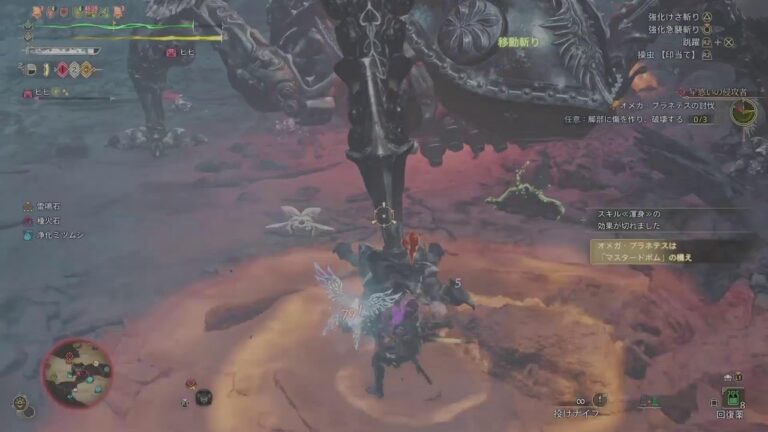Select the 投げナイフ throwing knife slot
This screenshot has width=768, height=432.
[580, 404]
